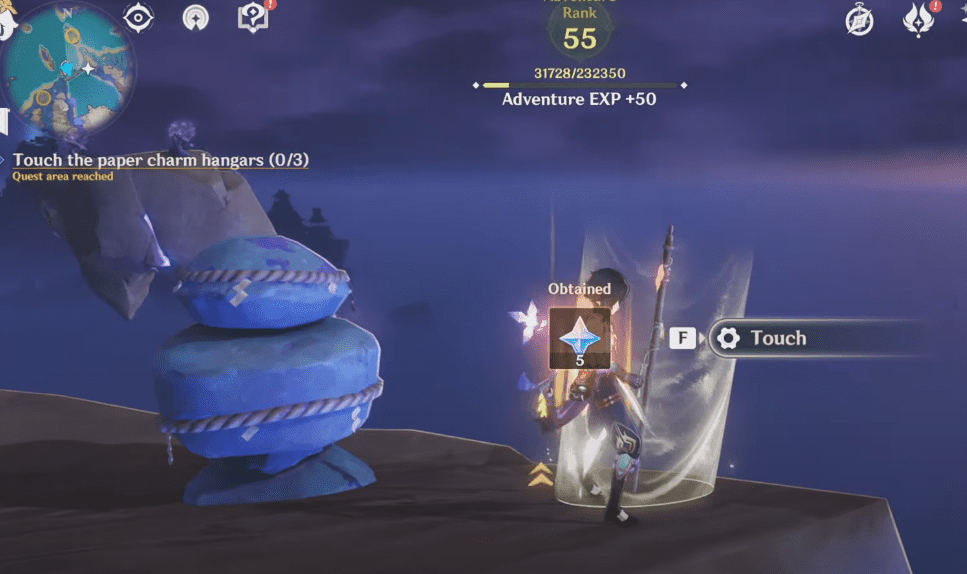Viewport: 967px width, 574px height.
Task: Open the quest tracker objective text
Action: pos(160,160)
